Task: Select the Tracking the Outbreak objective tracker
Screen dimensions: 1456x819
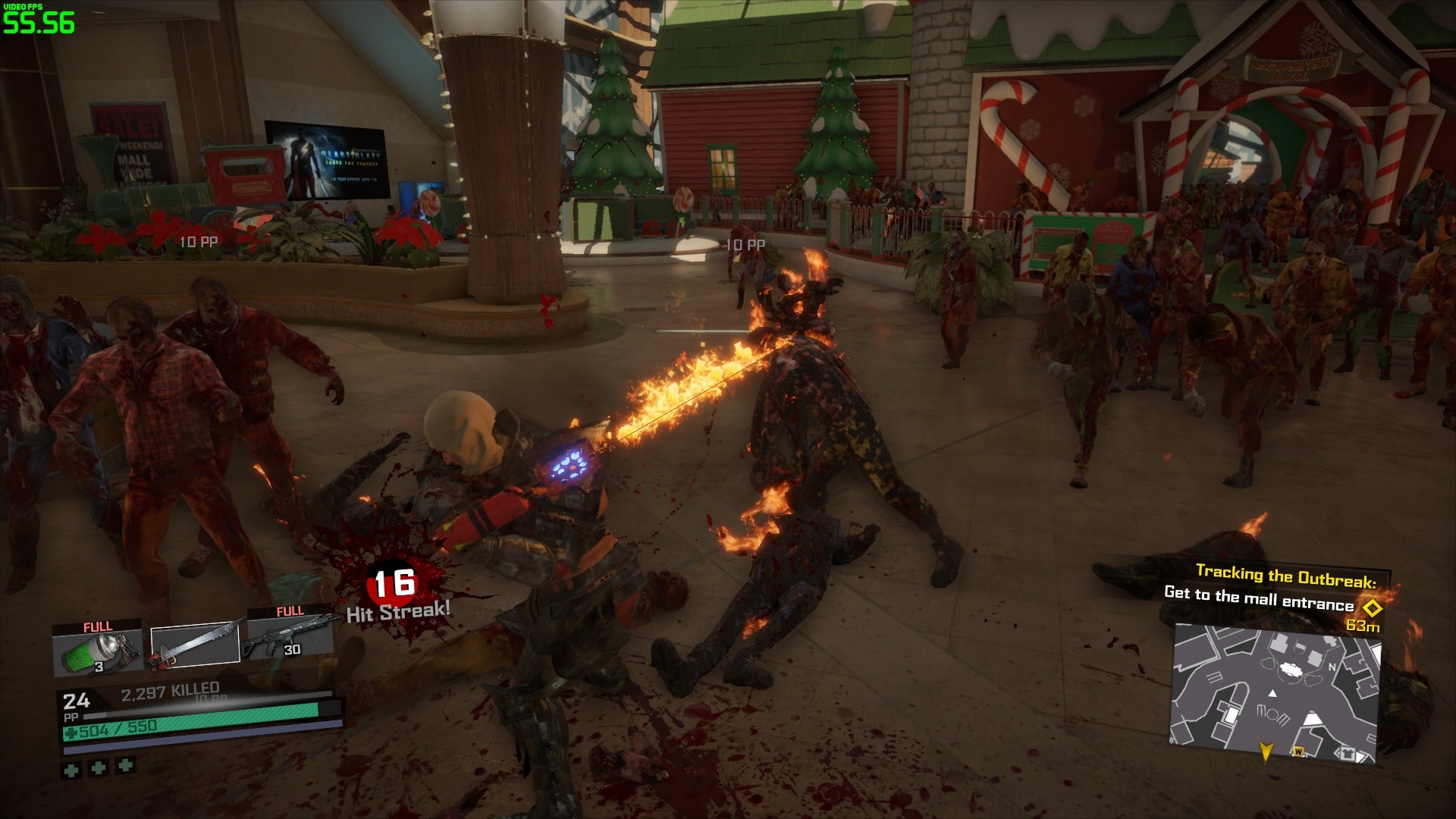Action: coord(1285,576)
